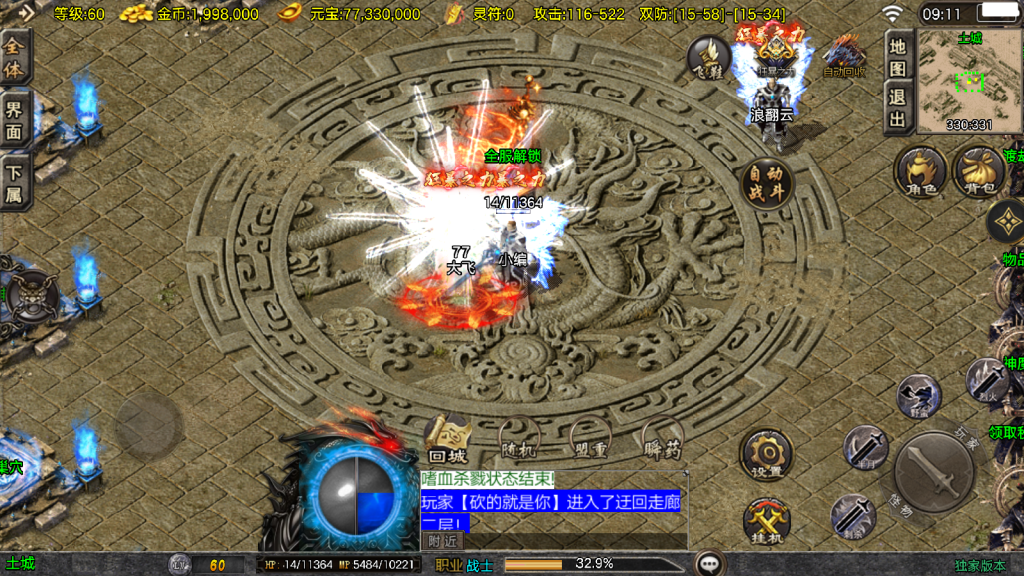Open the 设置 settings gear
This screenshot has width=1024, height=576.
(x=766, y=455)
